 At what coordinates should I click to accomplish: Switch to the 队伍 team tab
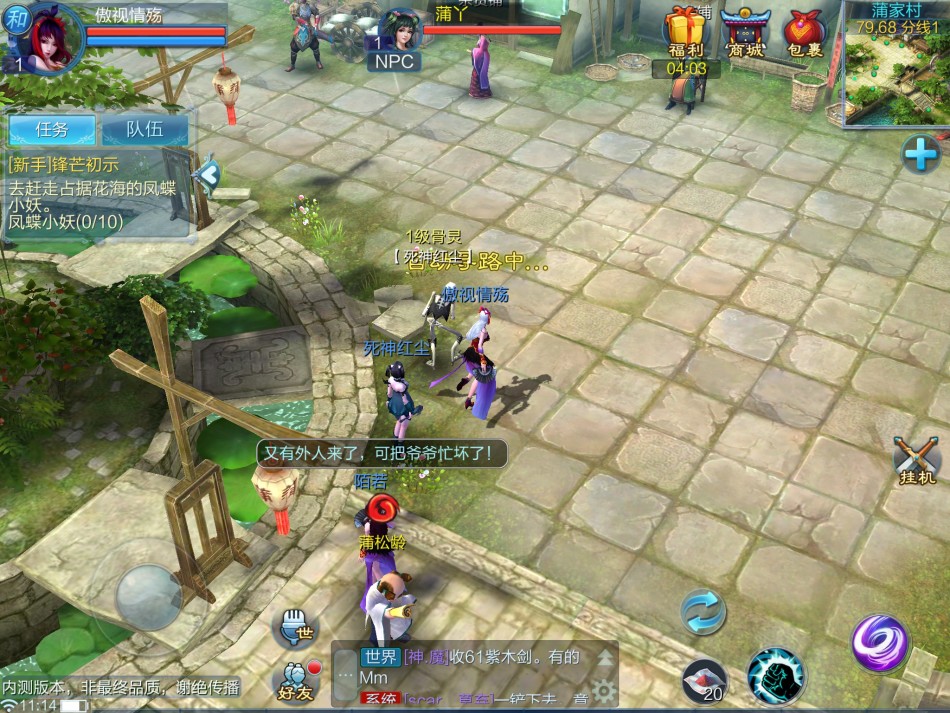pos(145,129)
